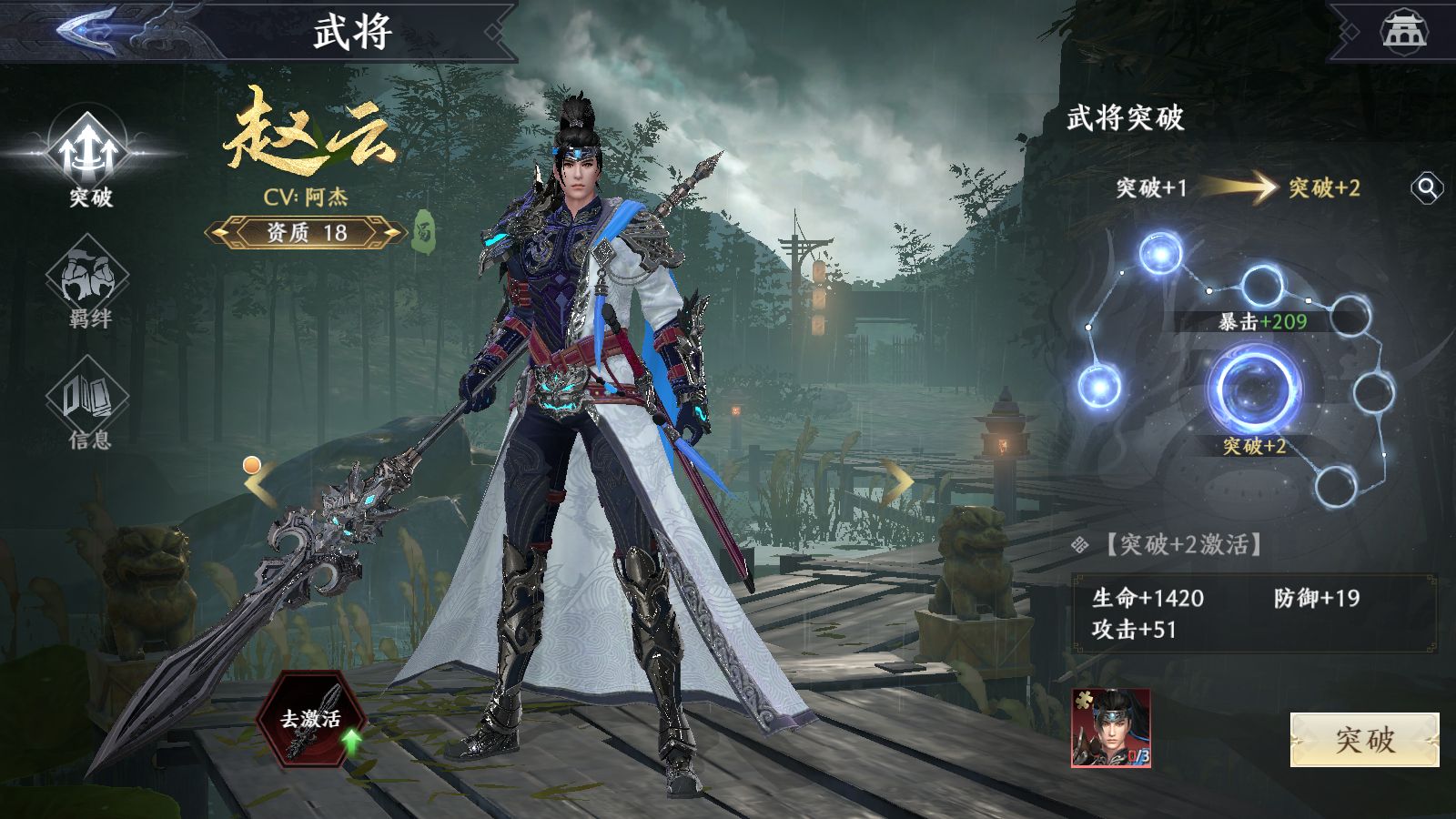Show the previous hero with left arrow
Image resolution: width=1456 pixels, height=819 pixels.
click(x=260, y=483)
